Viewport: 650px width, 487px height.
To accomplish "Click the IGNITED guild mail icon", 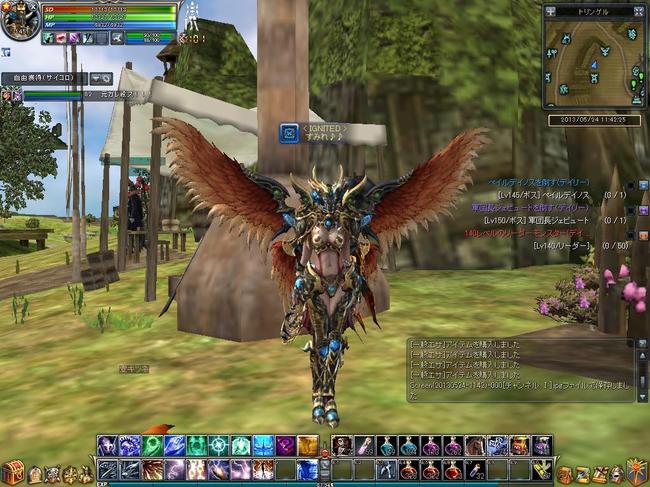I will tap(289, 133).
